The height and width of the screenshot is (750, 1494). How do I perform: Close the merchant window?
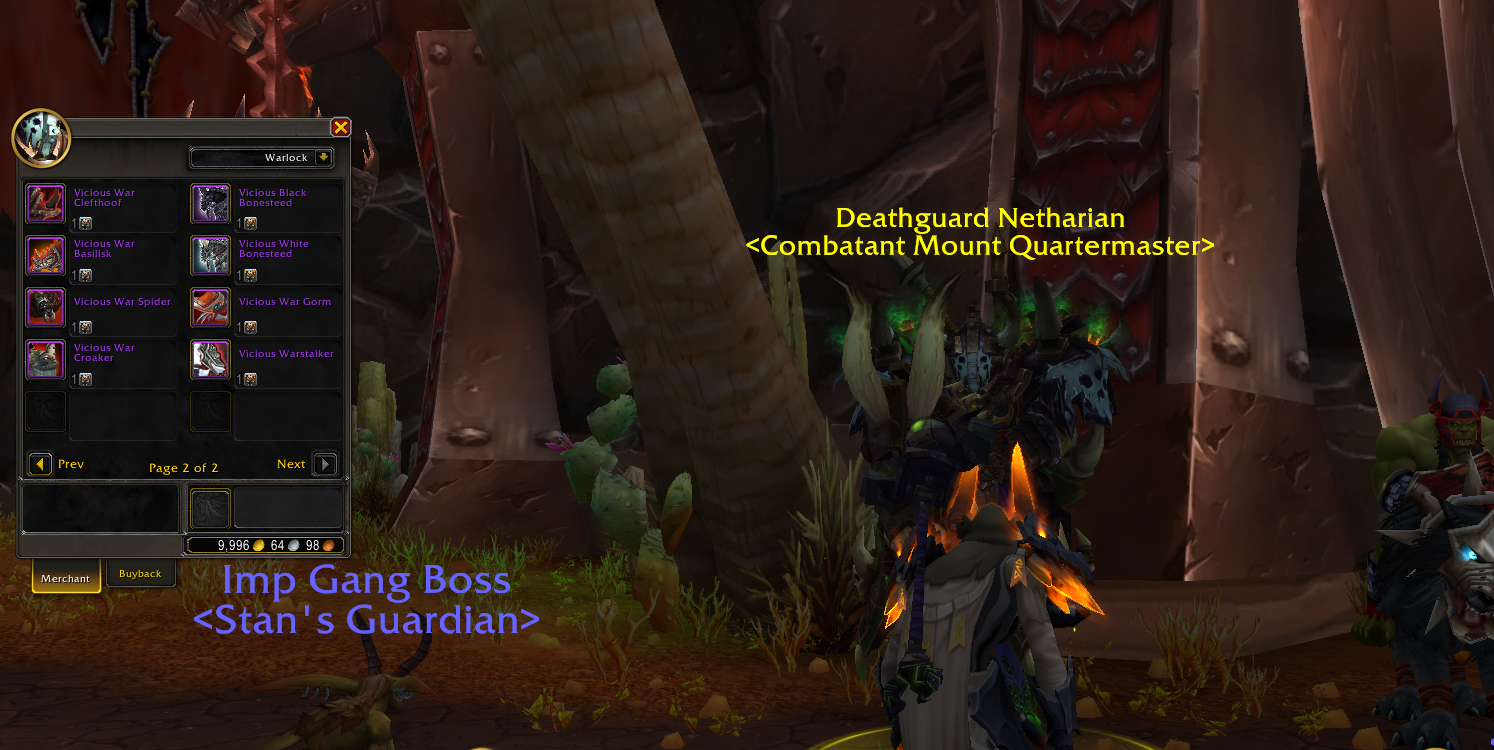tap(341, 127)
